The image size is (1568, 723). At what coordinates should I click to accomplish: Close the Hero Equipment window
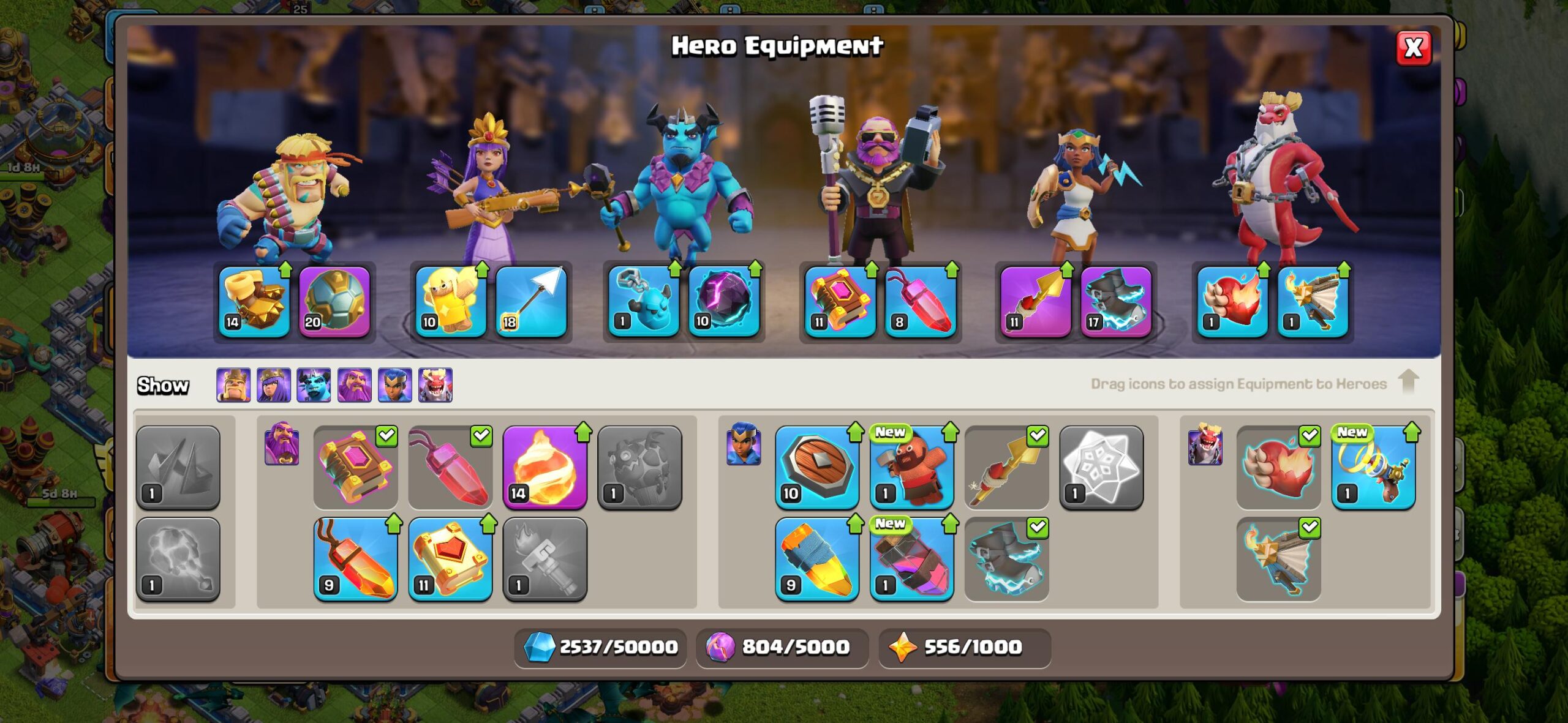(1413, 48)
